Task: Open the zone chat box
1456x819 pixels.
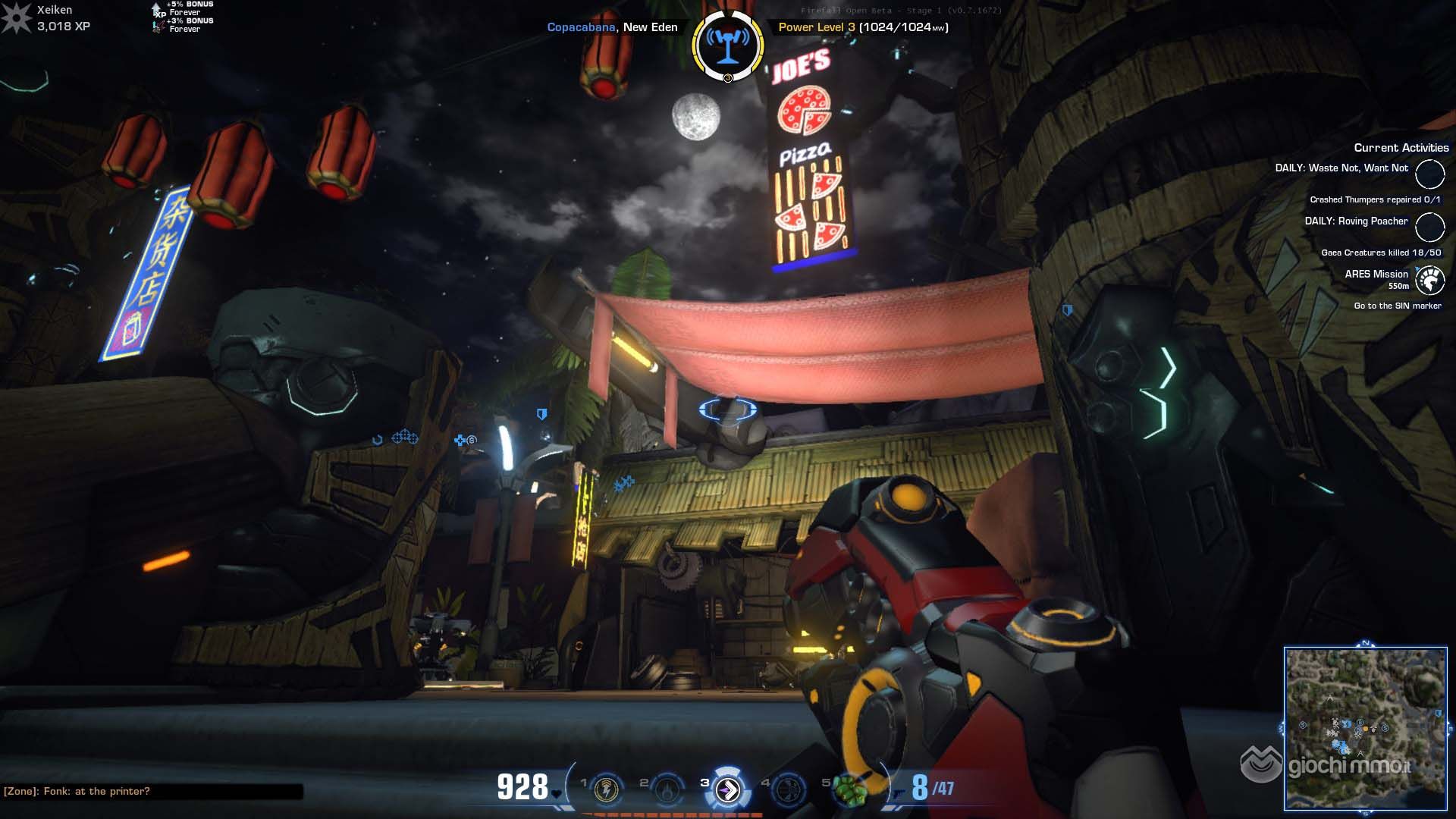Action: pyautogui.click(x=152, y=791)
